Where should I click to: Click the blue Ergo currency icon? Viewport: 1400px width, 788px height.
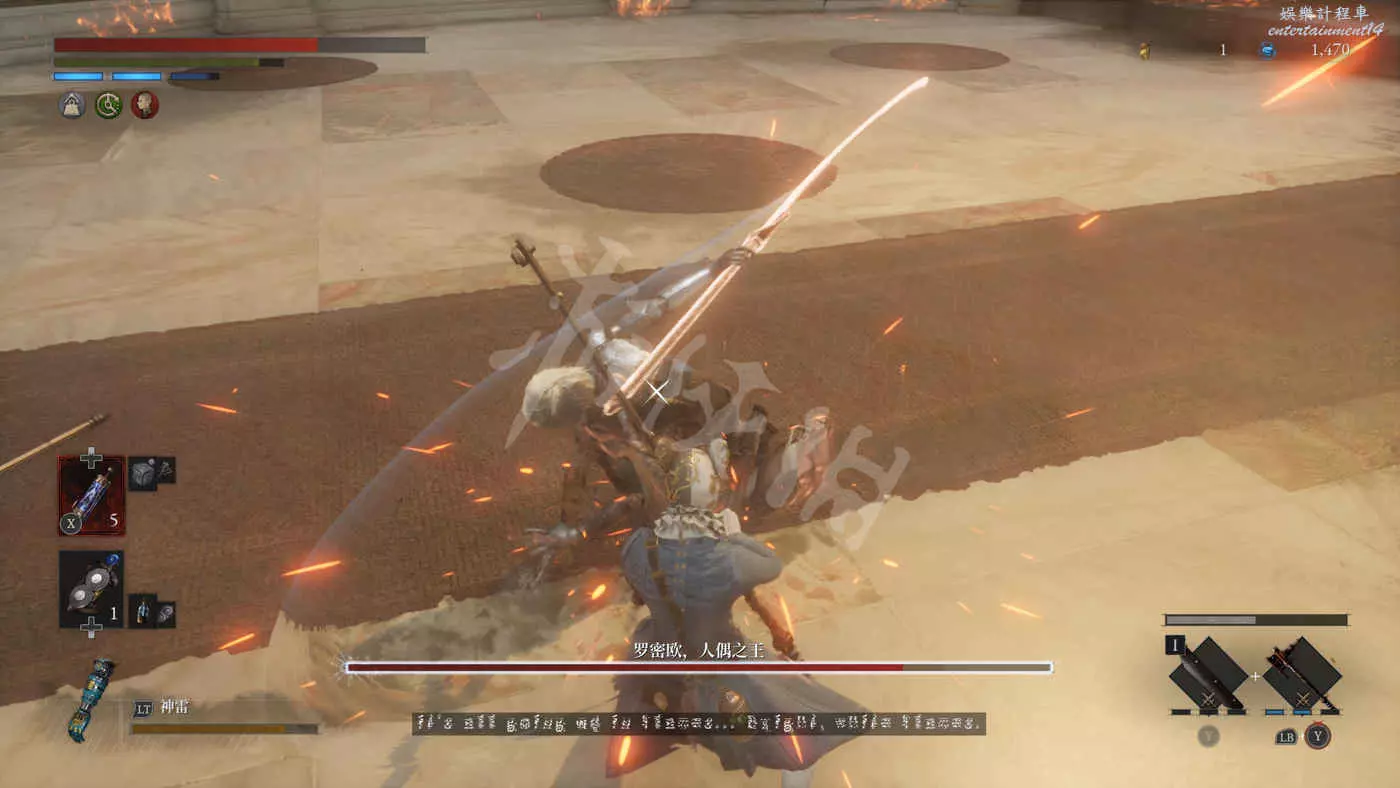pyautogui.click(x=1267, y=50)
